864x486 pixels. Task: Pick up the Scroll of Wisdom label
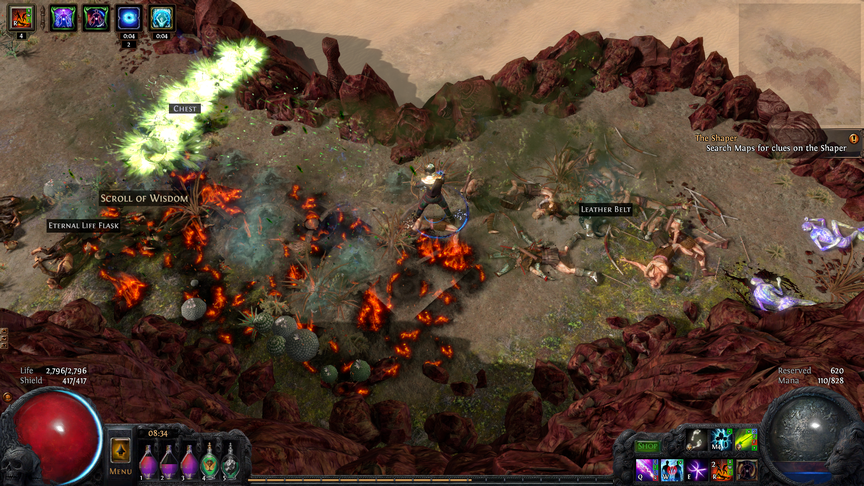click(143, 198)
